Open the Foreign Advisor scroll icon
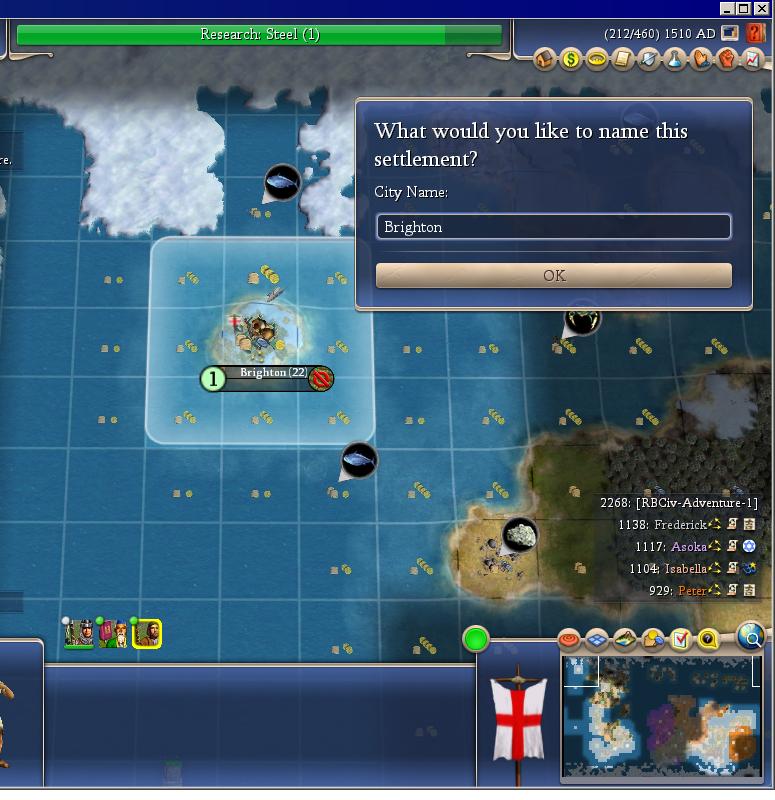The width and height of the screenshot is (775, 800). (623, 60)
